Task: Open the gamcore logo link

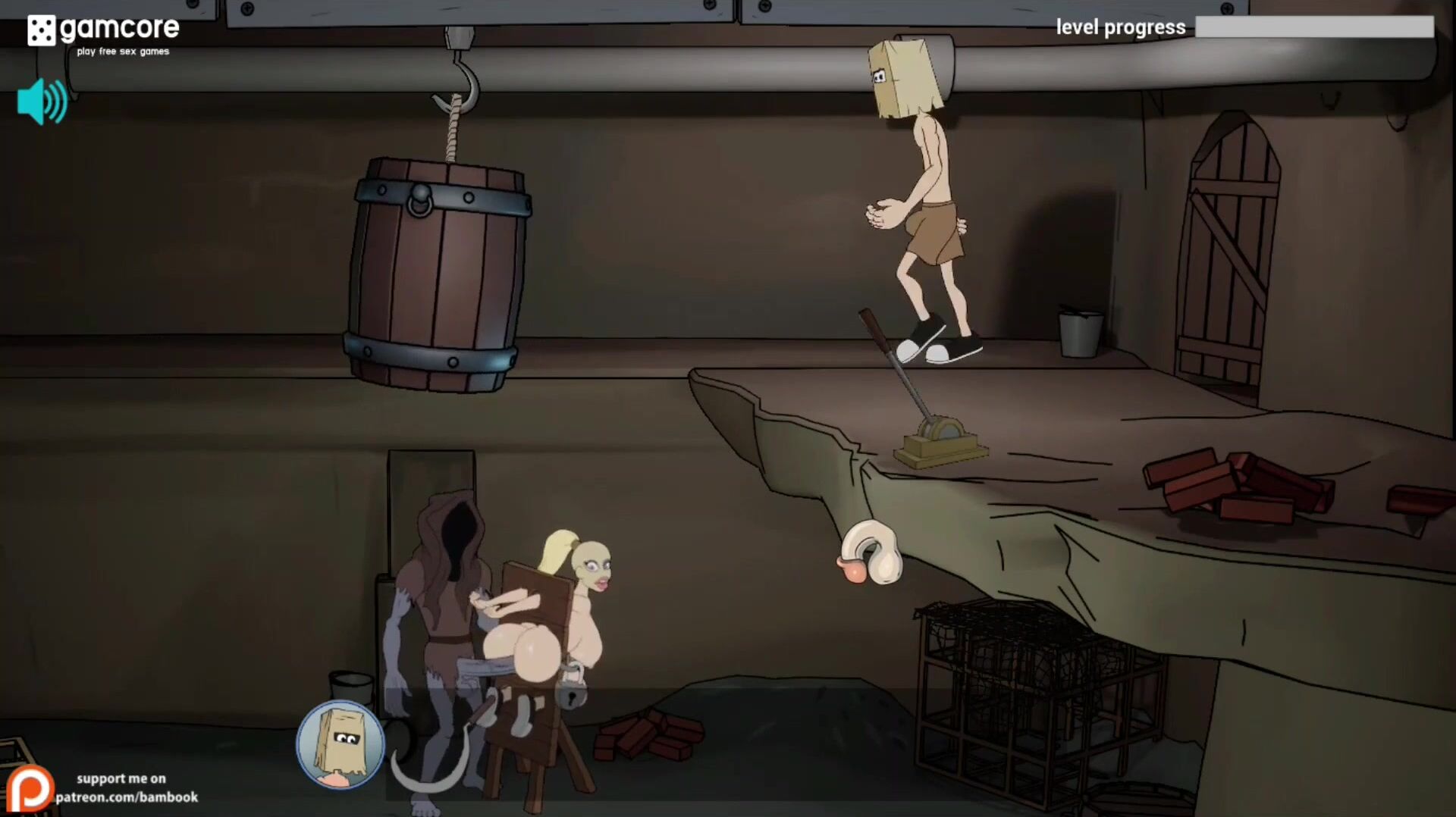Action: click(x=103, y=33)
